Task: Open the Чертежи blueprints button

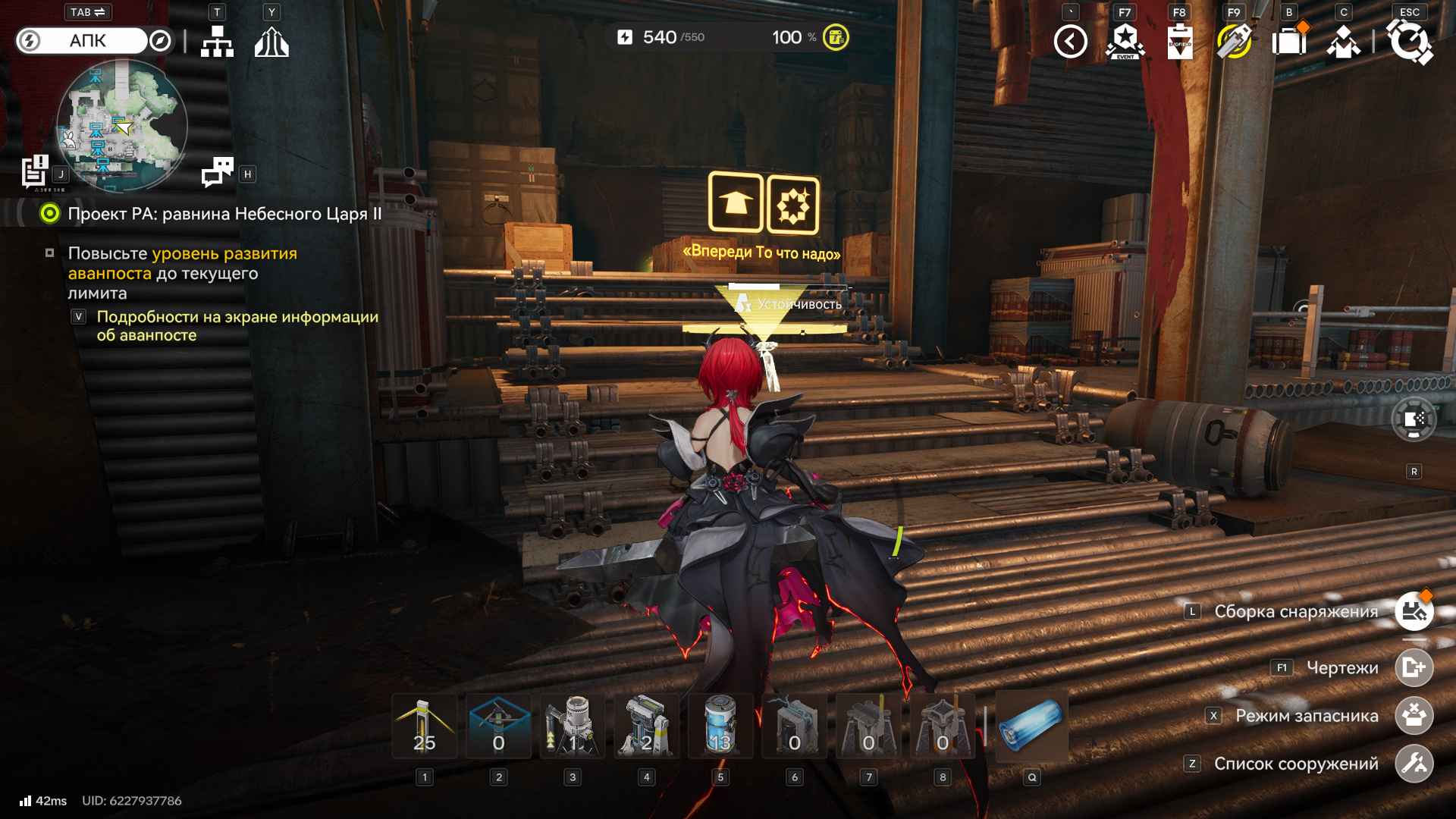Action: pyautogui.click(x=1414, y=668)
